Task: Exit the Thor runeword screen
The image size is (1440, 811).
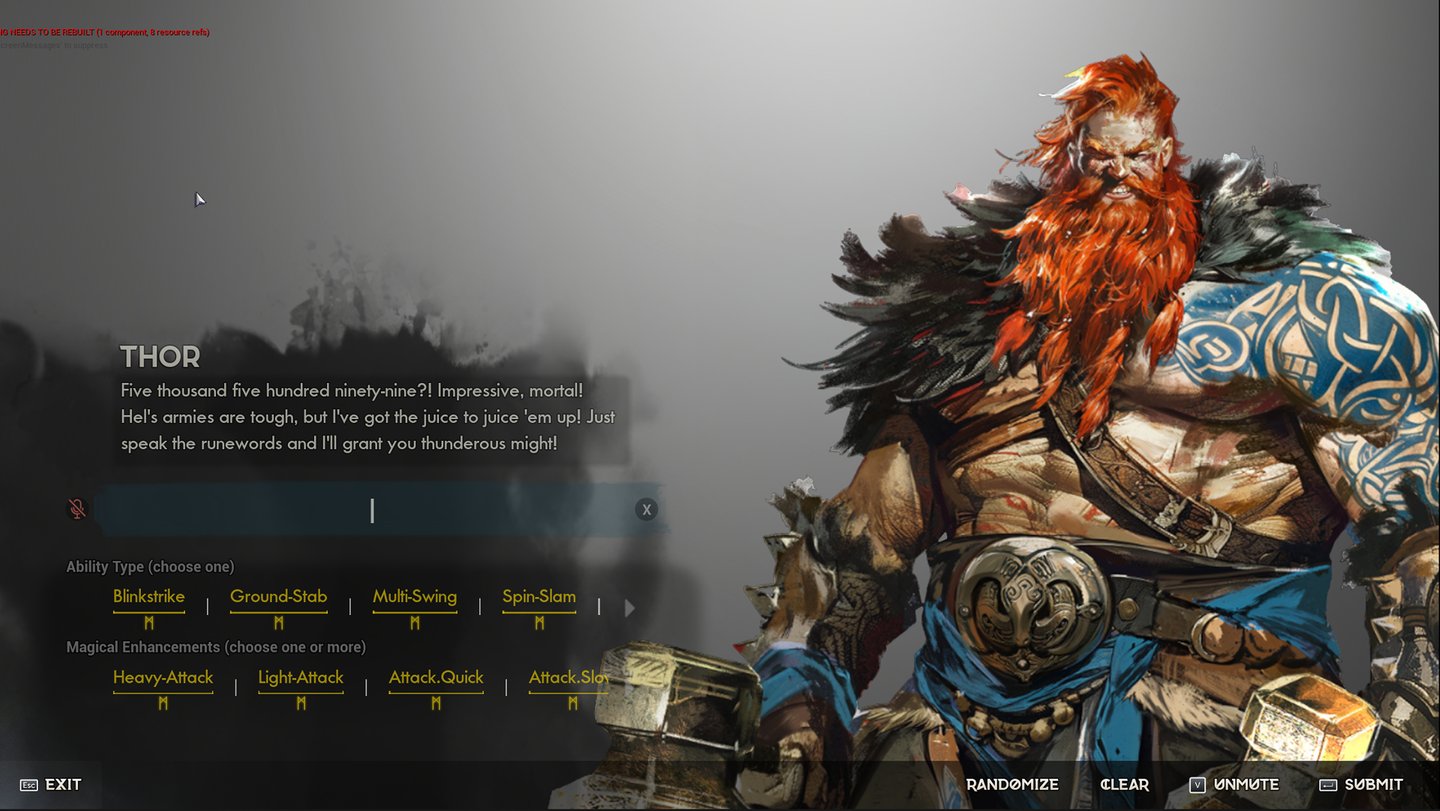Action: 51,785
